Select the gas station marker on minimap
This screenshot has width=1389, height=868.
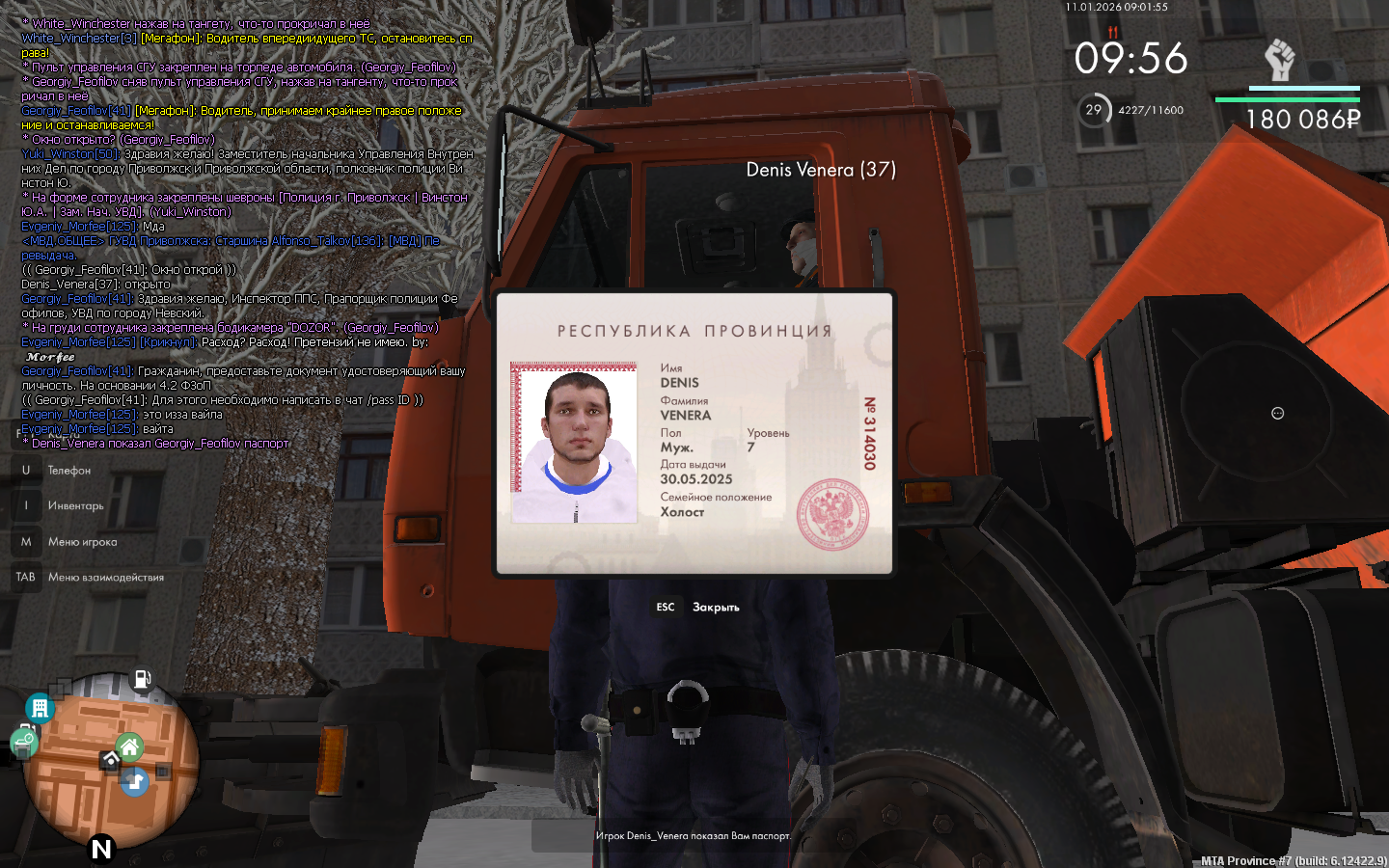tap(142, 680)
